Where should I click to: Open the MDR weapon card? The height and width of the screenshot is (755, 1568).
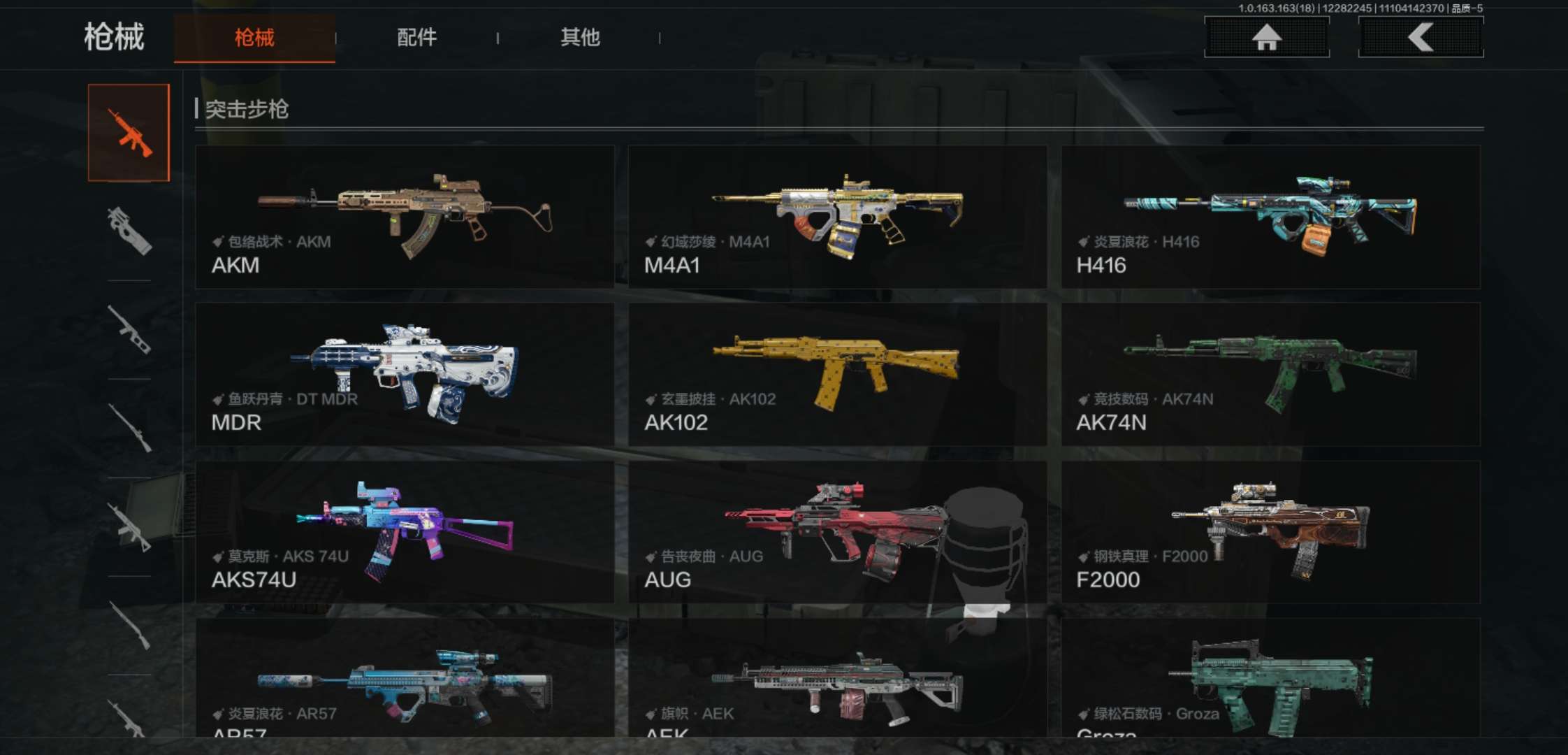(405, 374)
